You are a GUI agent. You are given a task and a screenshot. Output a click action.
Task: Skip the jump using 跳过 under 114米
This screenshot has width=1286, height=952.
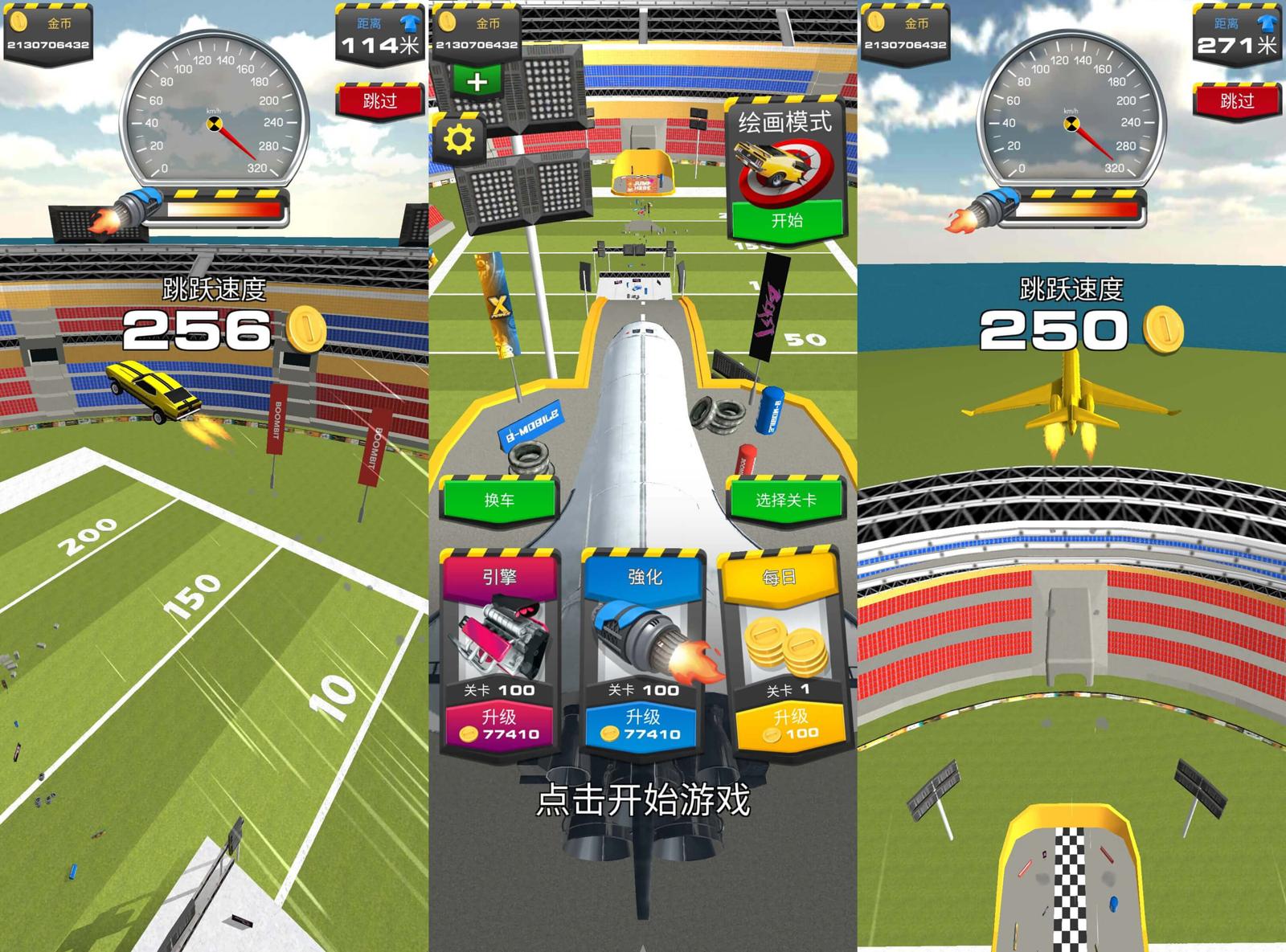[379, 100]
